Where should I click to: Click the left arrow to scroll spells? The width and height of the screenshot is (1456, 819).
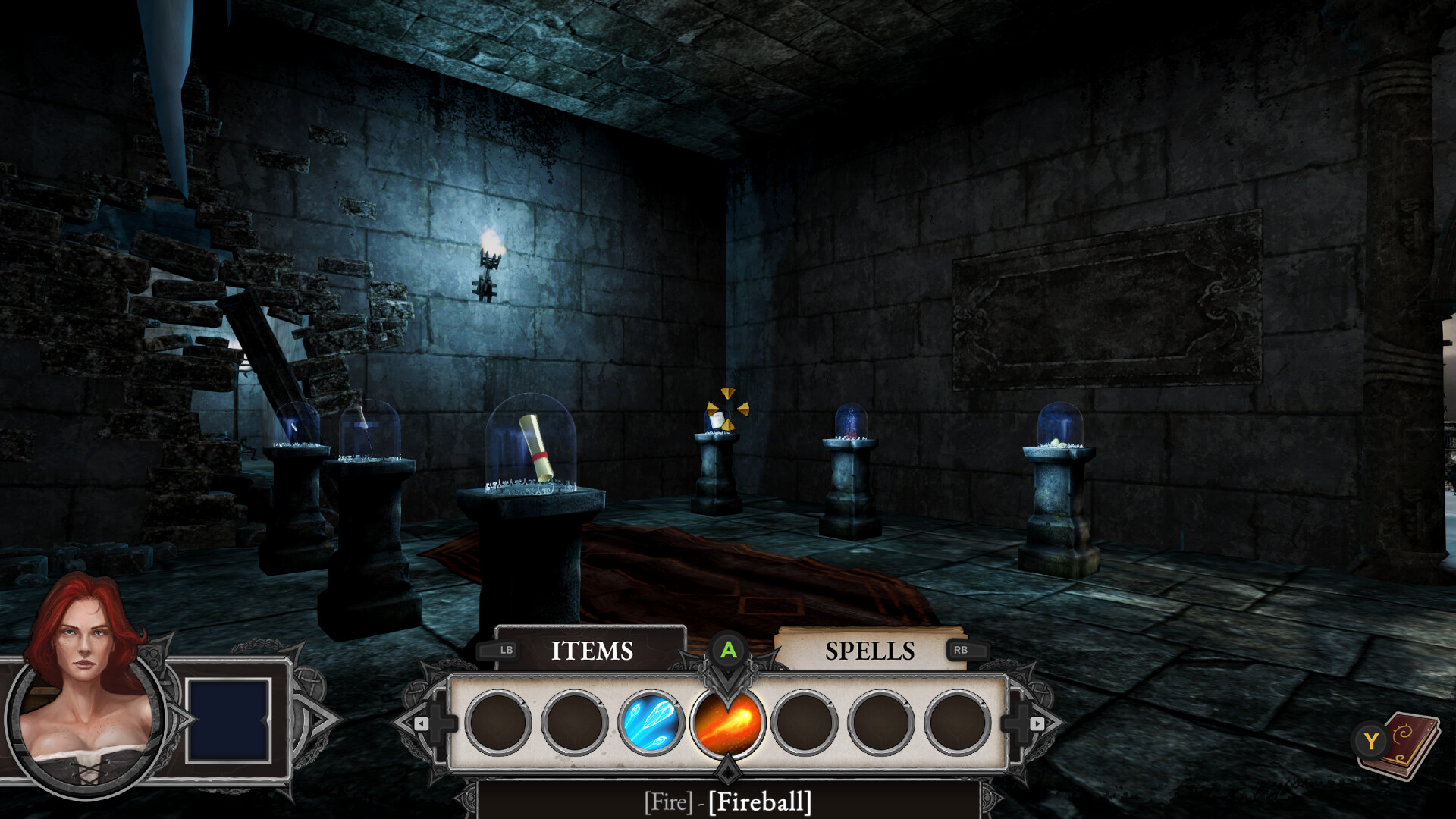[x=422, y=725]
